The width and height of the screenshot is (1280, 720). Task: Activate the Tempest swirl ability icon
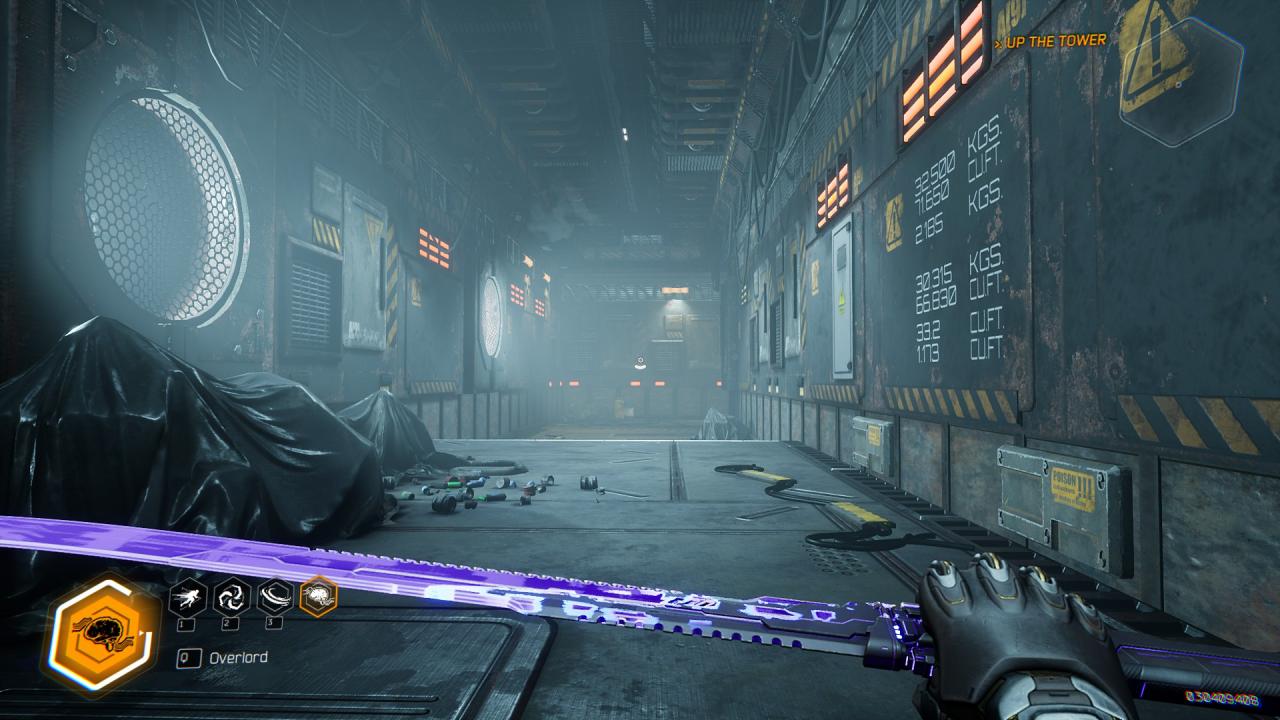click(x=231, y=597)
